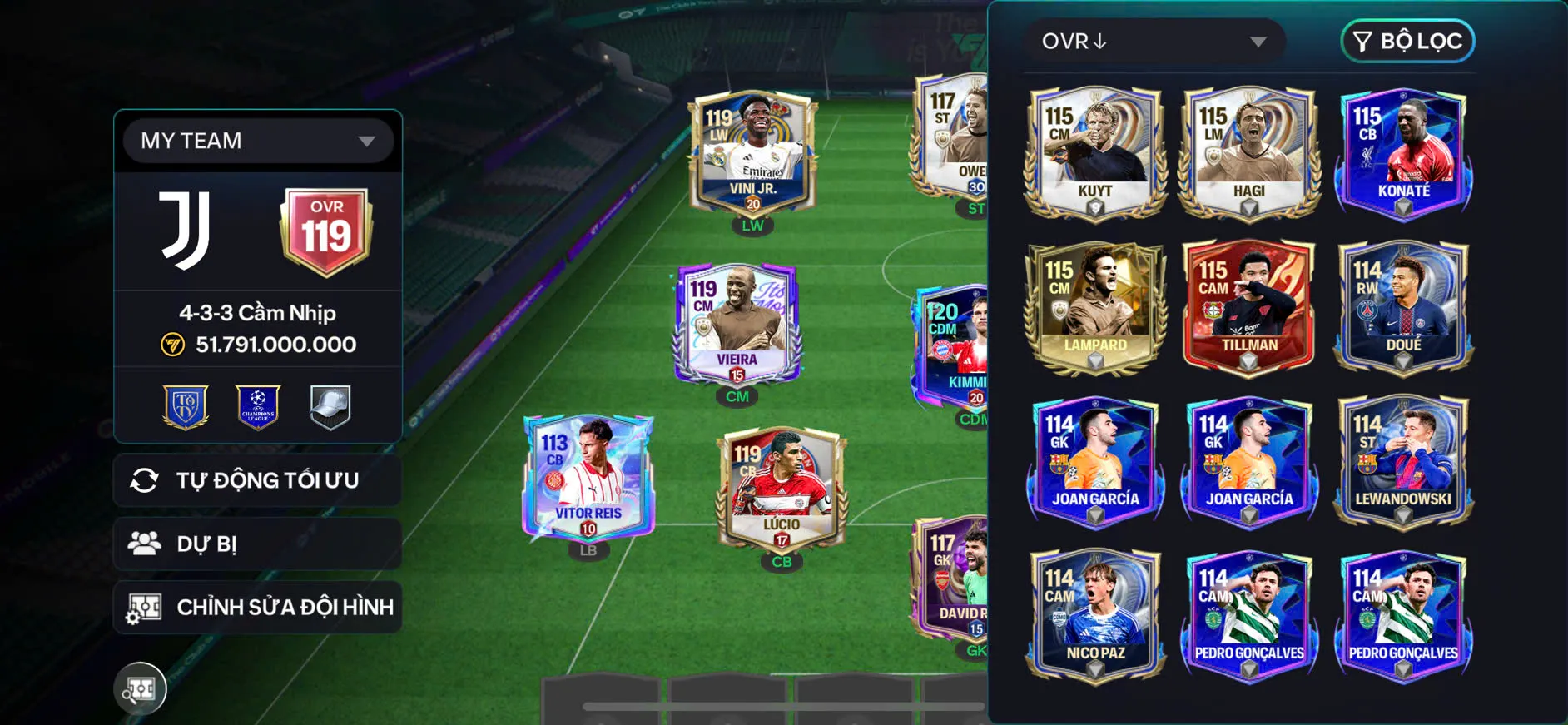Open the DỰ BỊ substitutes menu
This screenshot has height=725, width=1568.
coord(258,544)
